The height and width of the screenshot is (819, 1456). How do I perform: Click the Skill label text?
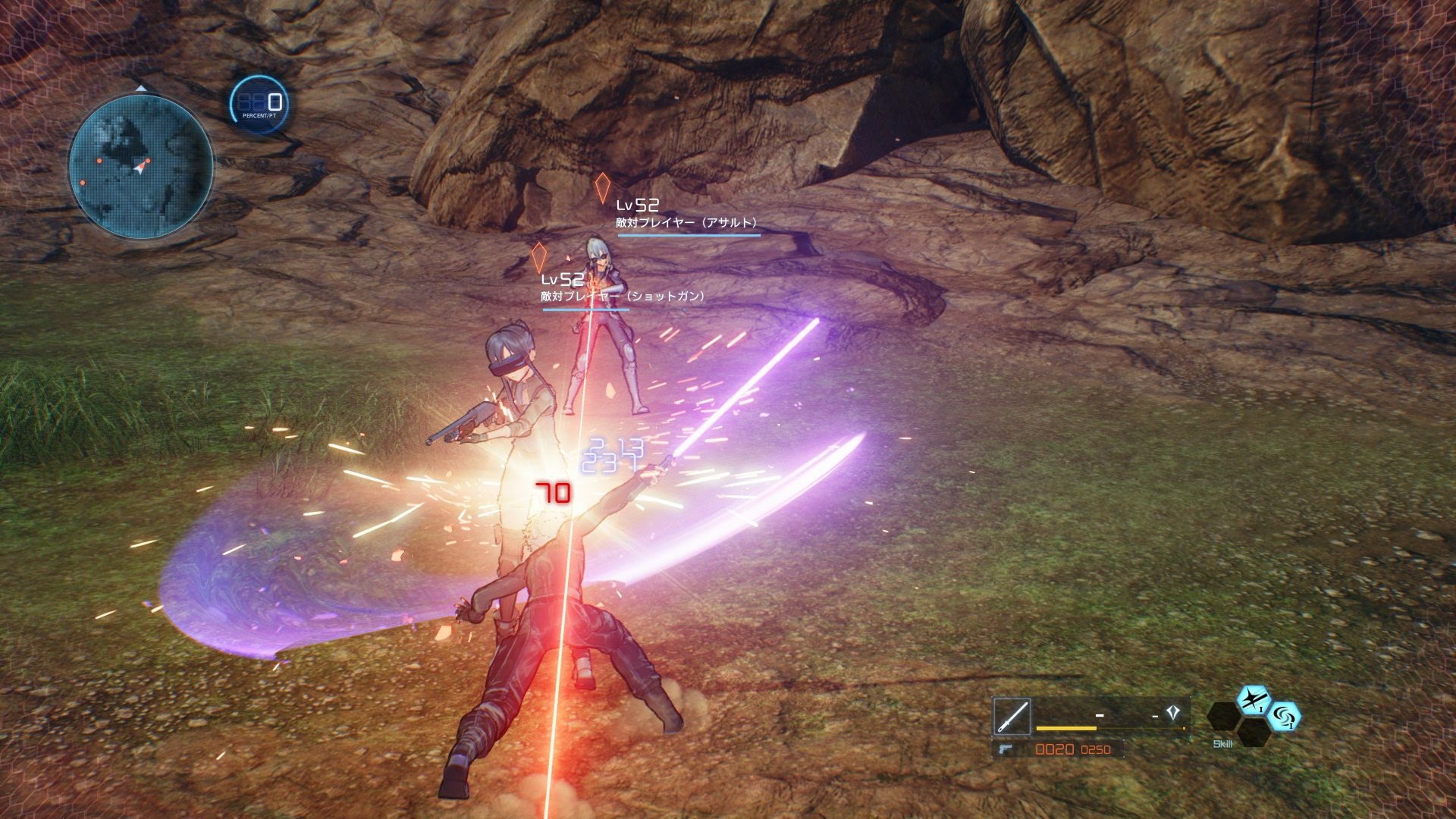(x=1222, y=745)
